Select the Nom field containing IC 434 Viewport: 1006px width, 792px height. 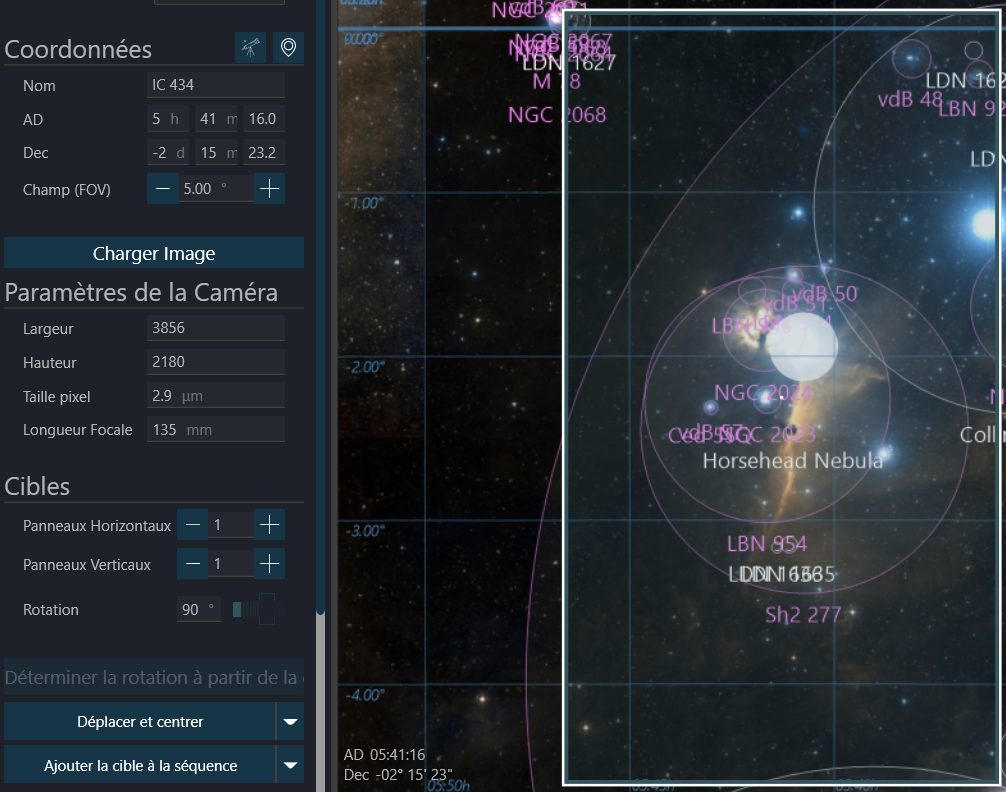click(x=215, y=85)
